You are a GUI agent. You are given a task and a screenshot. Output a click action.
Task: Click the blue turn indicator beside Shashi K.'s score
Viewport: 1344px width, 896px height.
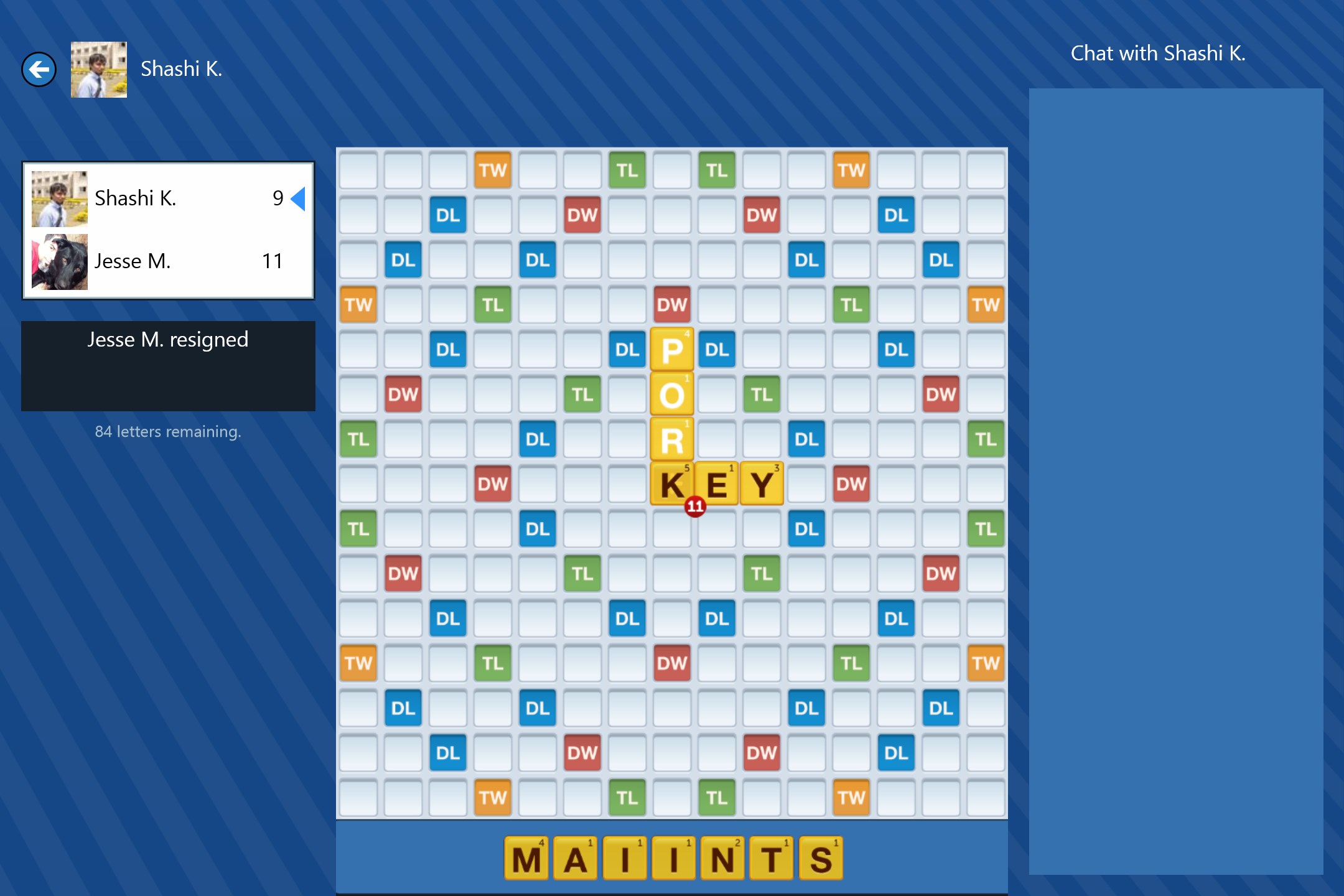pos(298,199)
